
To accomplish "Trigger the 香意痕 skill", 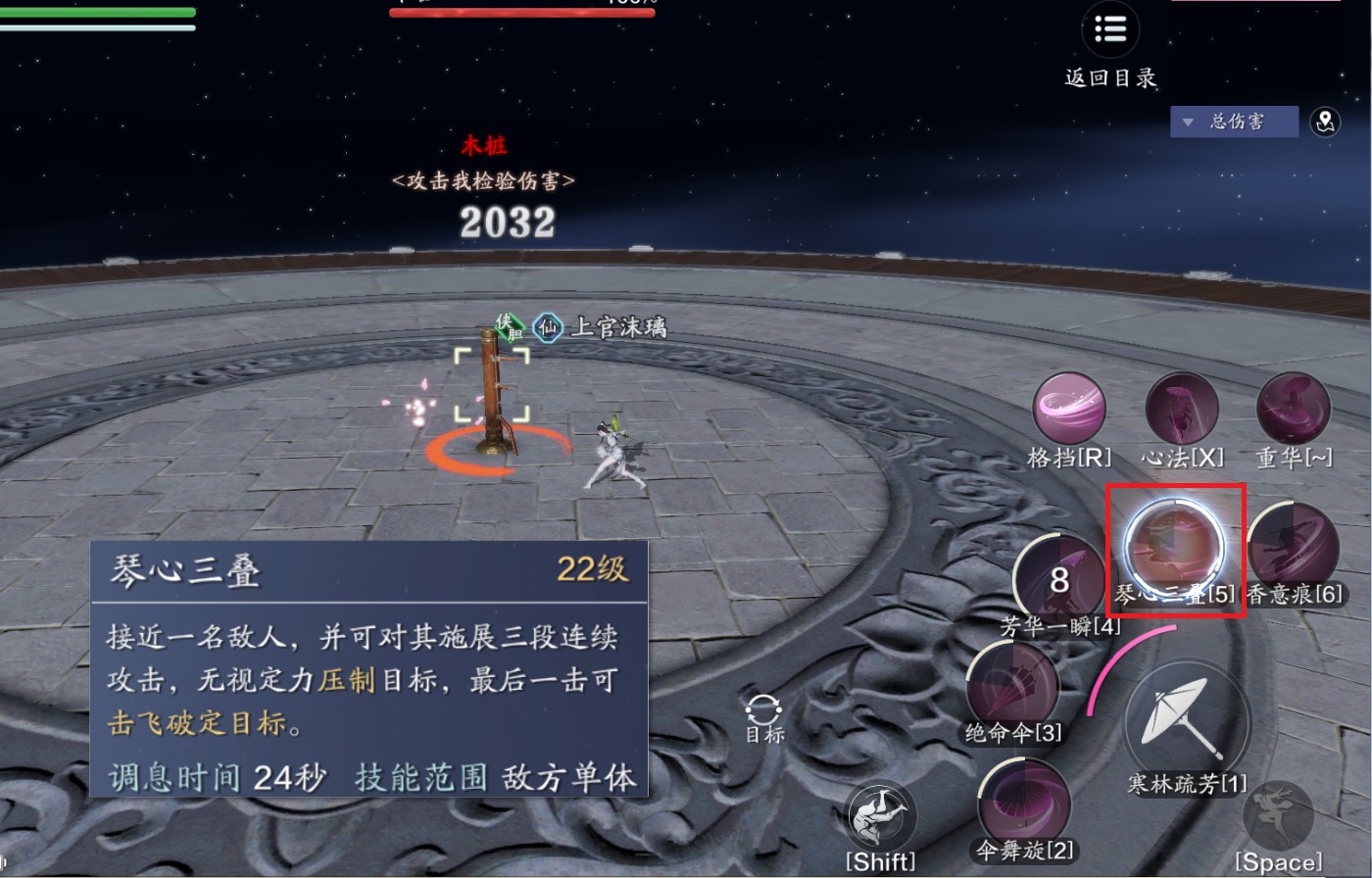I will point(1294,545).
